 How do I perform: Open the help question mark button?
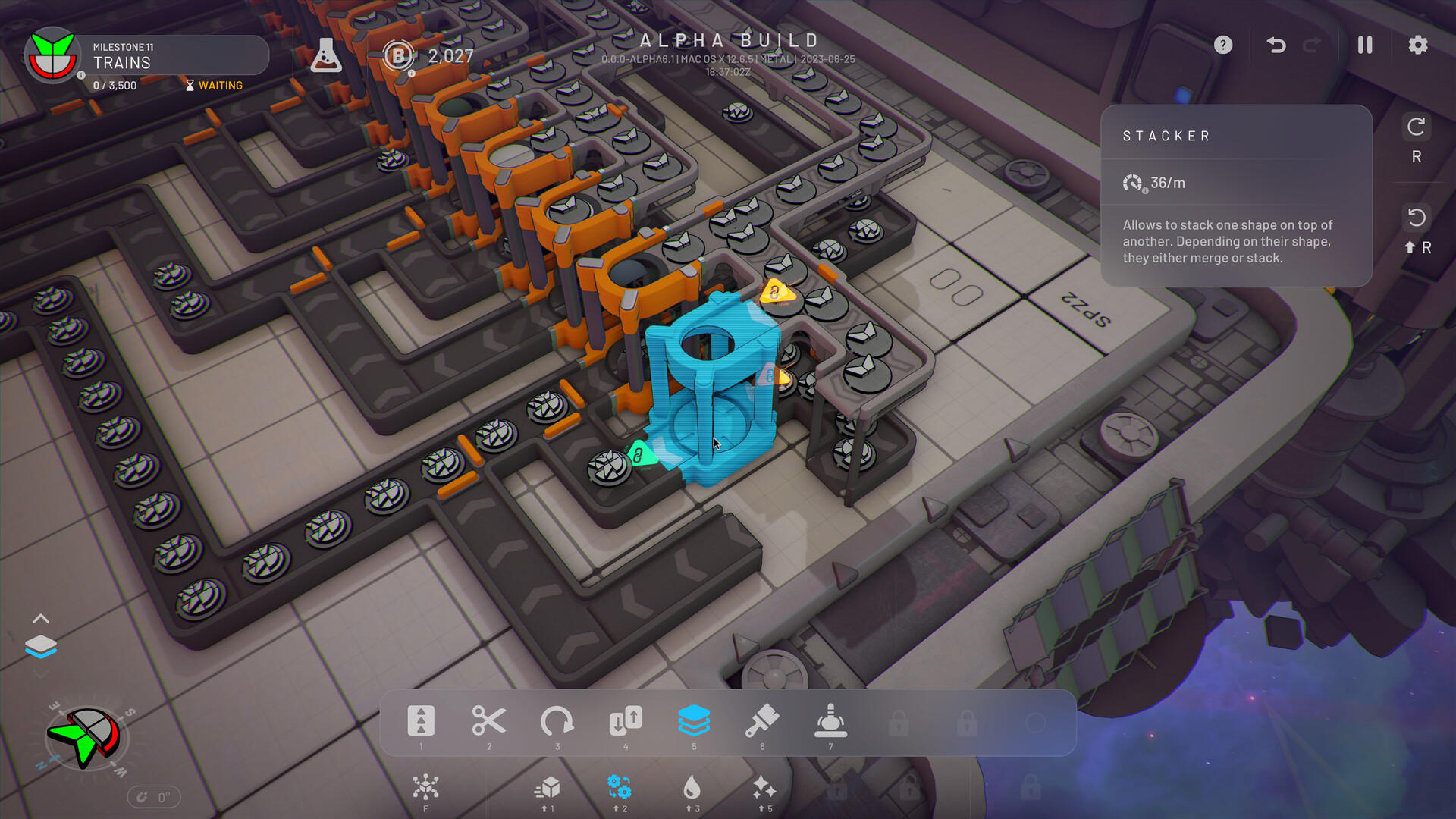click(x=1222, y=45)
